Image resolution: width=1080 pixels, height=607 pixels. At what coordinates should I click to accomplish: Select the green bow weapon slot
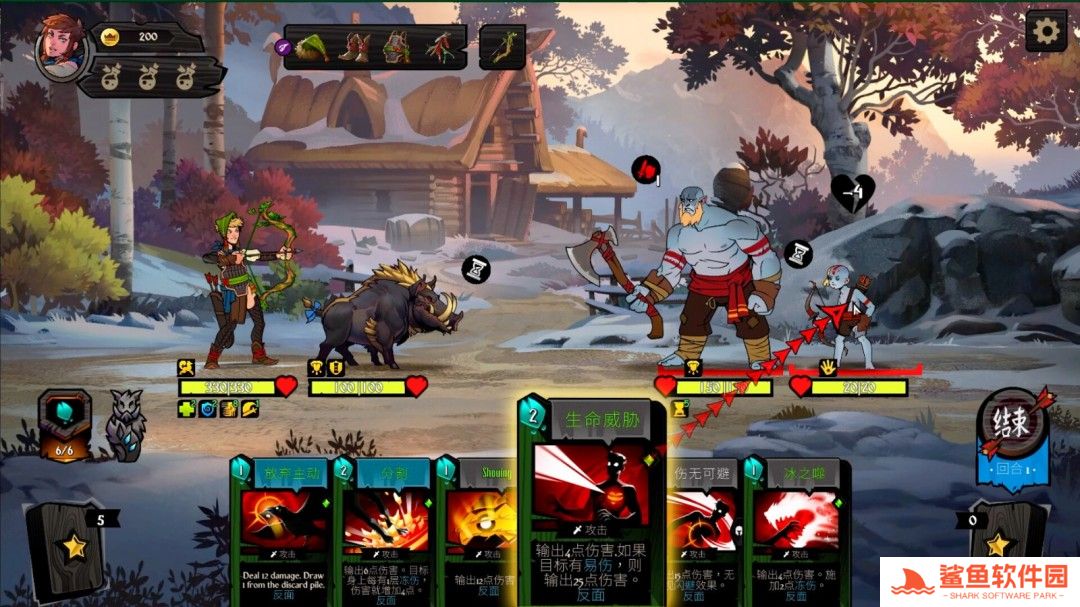(x=502, y=46)
